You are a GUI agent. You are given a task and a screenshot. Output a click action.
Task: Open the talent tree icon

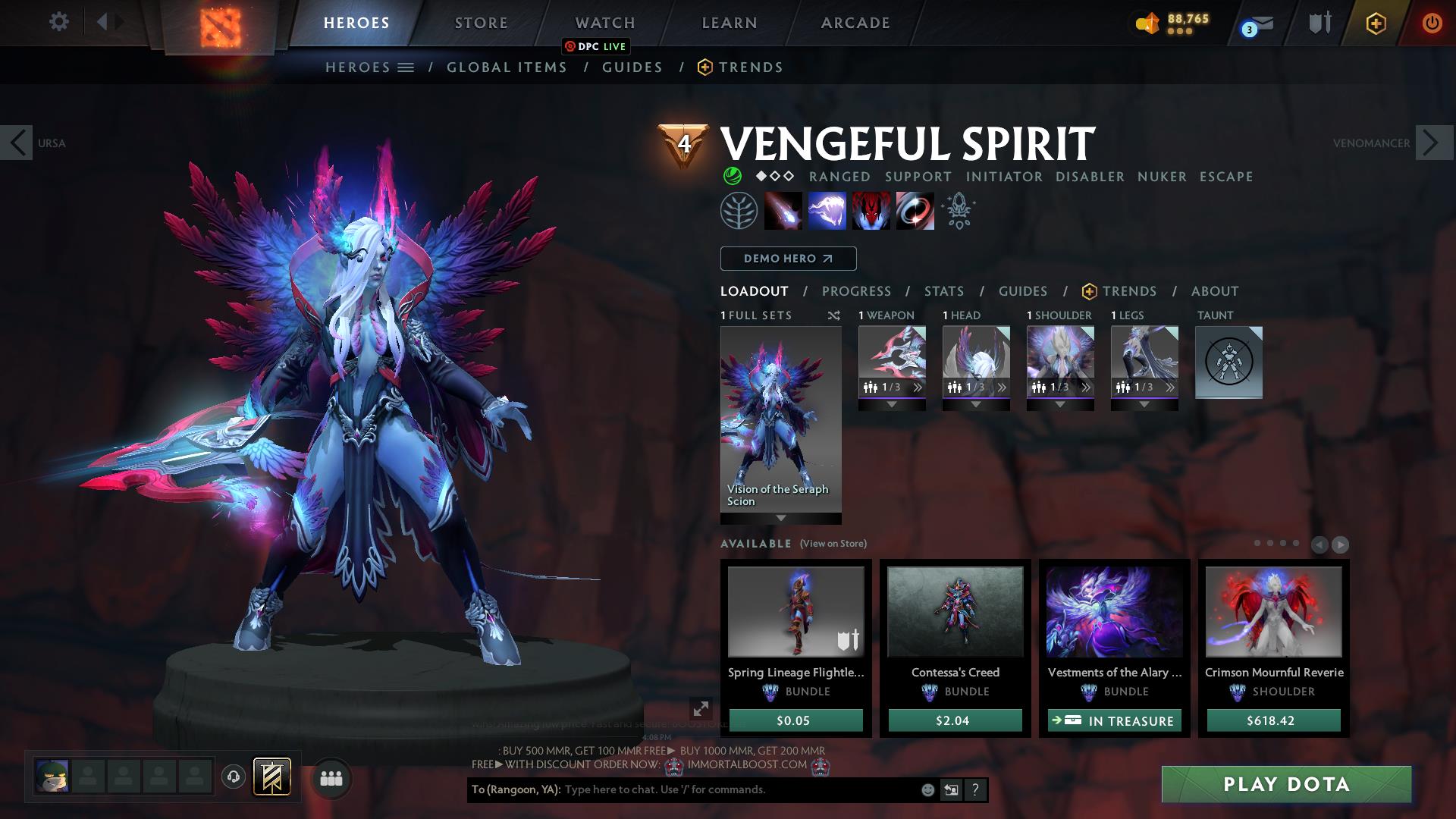[739, 210]
